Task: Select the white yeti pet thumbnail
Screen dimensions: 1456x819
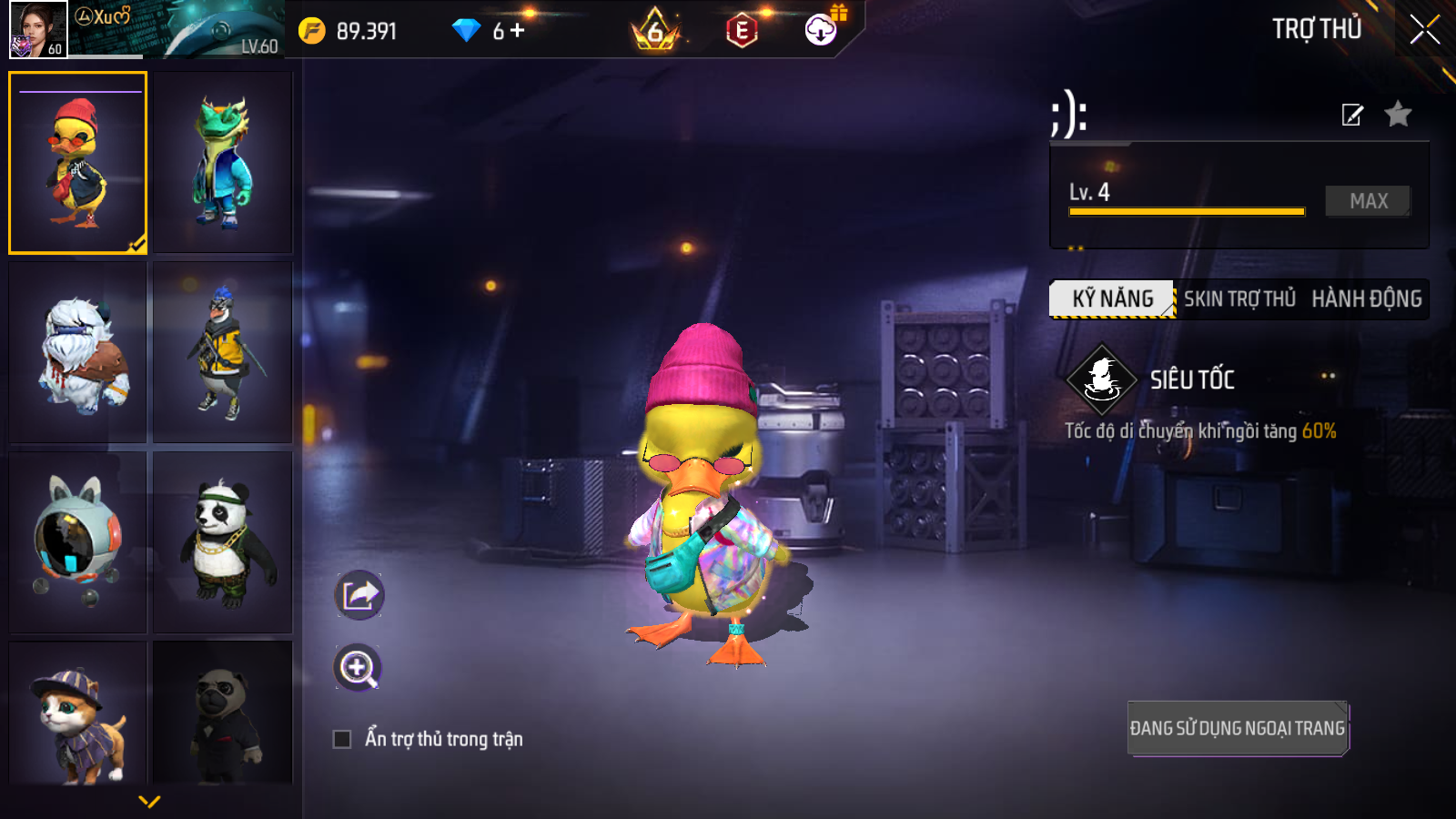Action: (78, 352)
